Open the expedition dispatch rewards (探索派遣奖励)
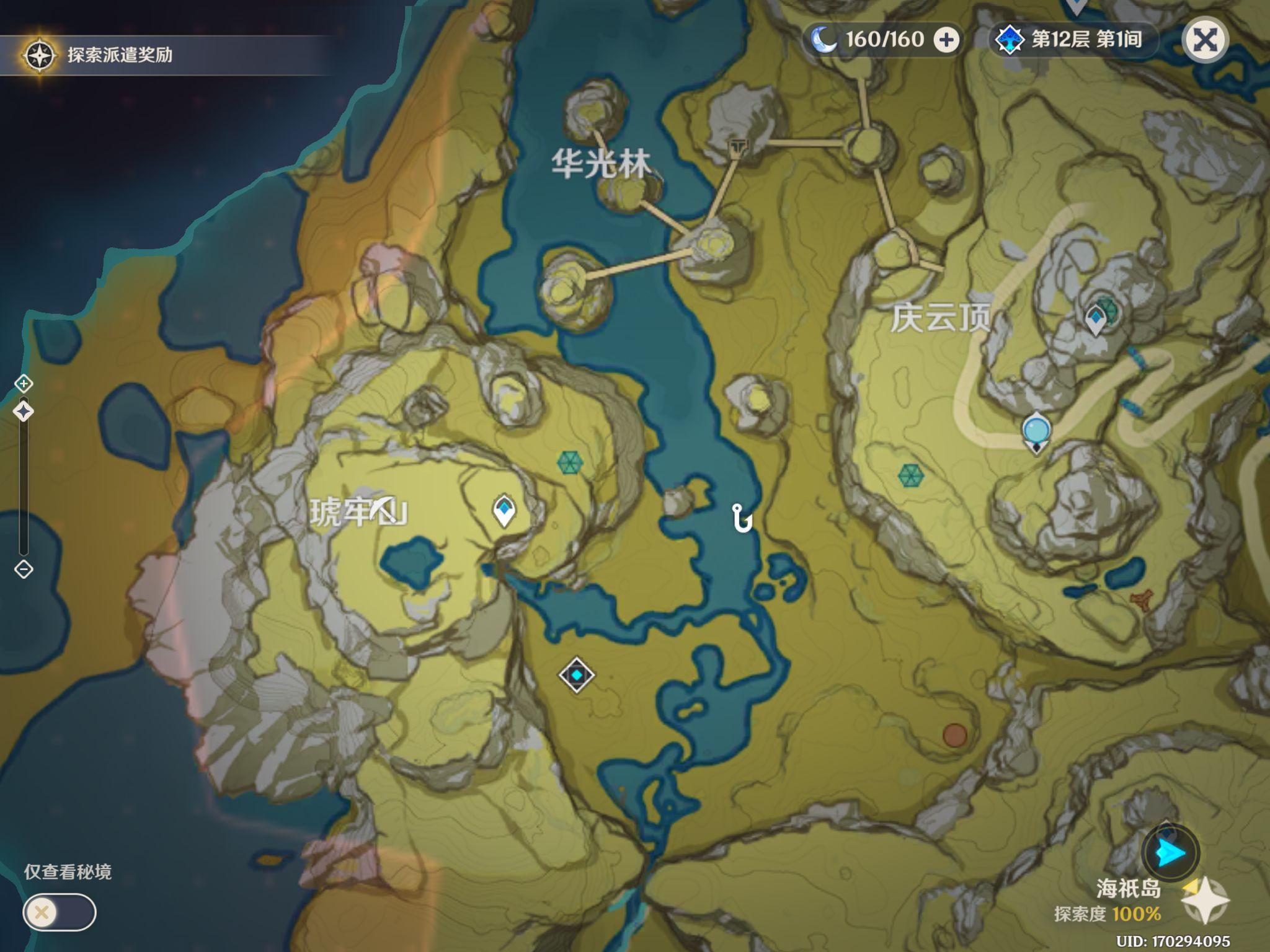This screenshot has height=952, width=1270. point(99,55)
